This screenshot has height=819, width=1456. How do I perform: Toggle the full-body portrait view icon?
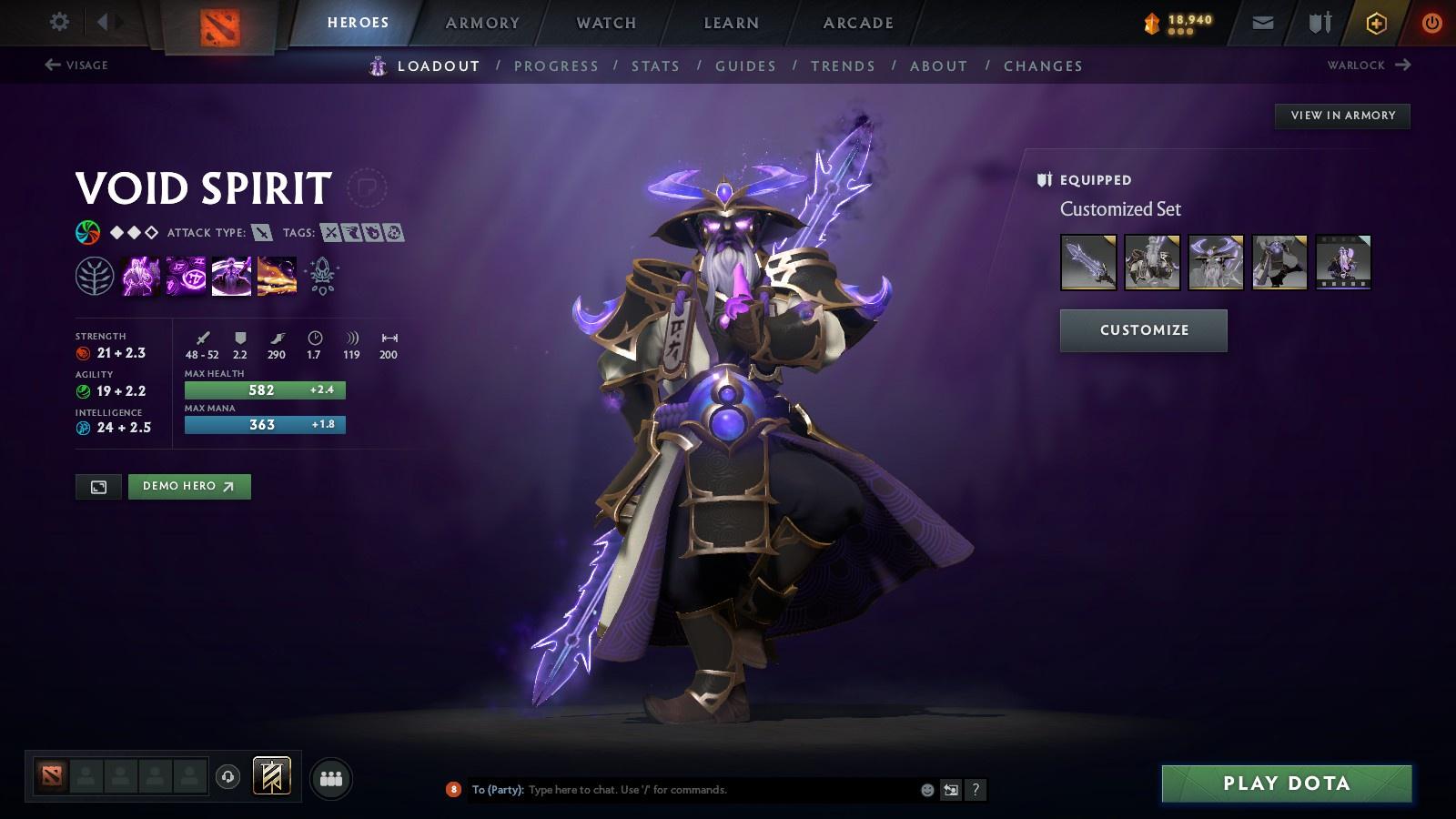97,486
